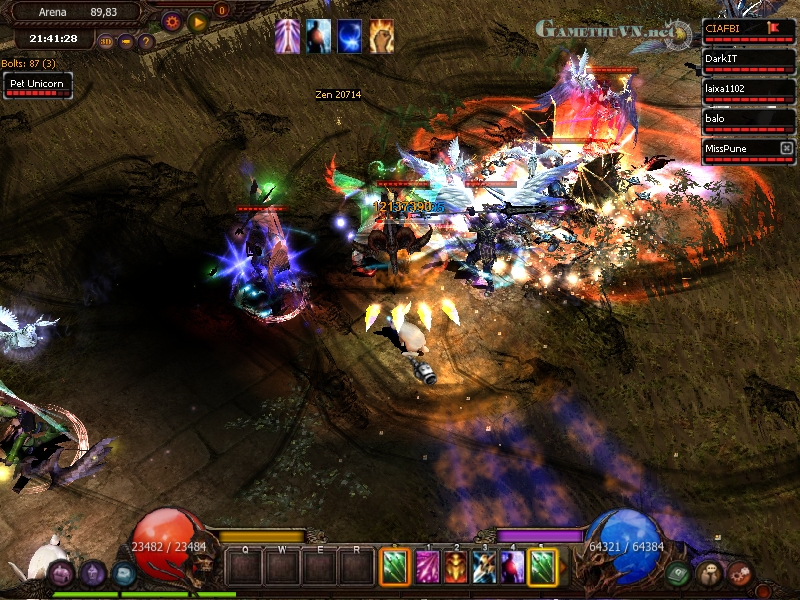Click the X on MissPune's party frame
The height and width of the screenshot is (600, 800).
[x=786, y=149]
